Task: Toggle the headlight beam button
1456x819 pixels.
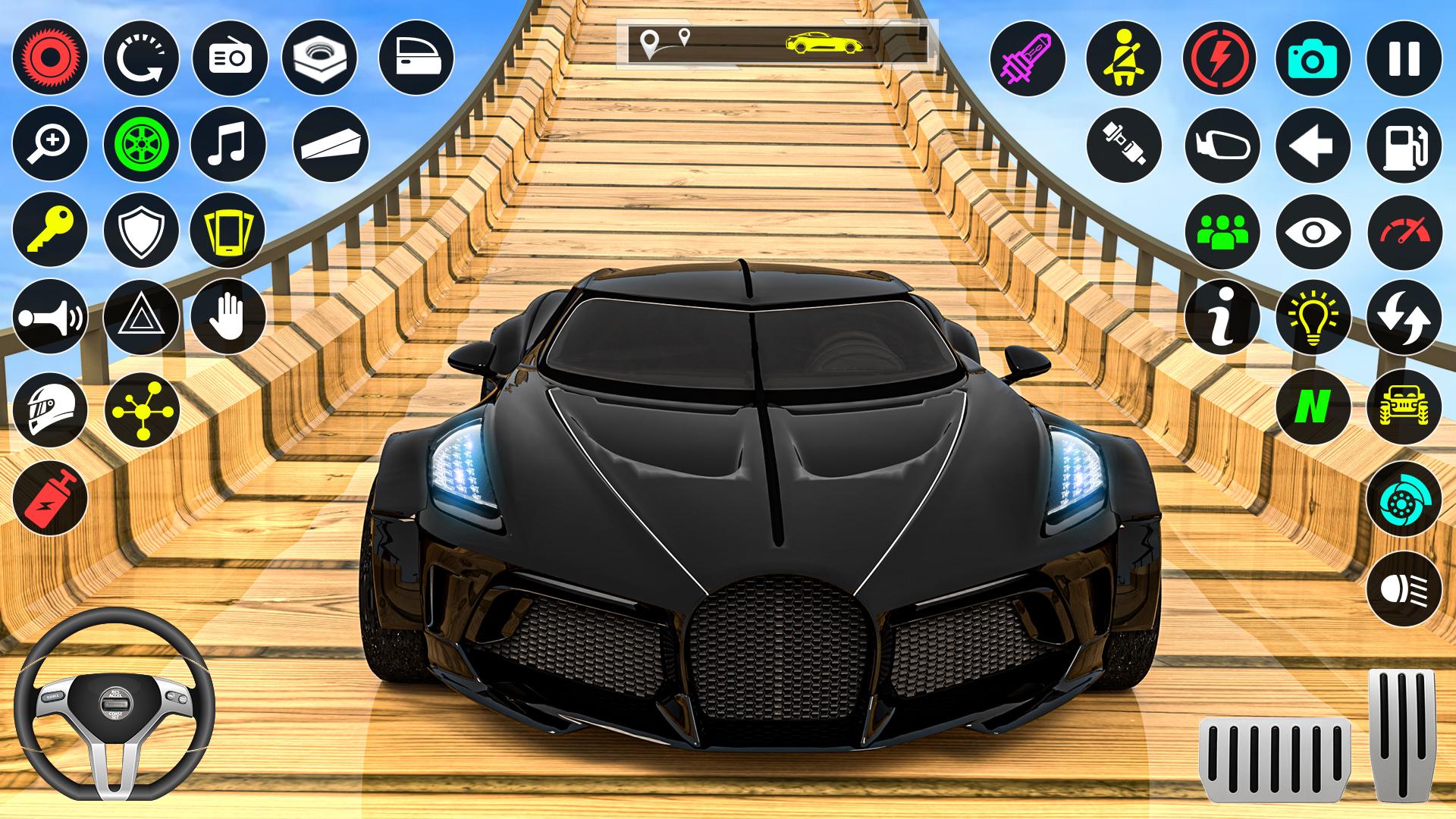Action: (x=1404, y=588)
